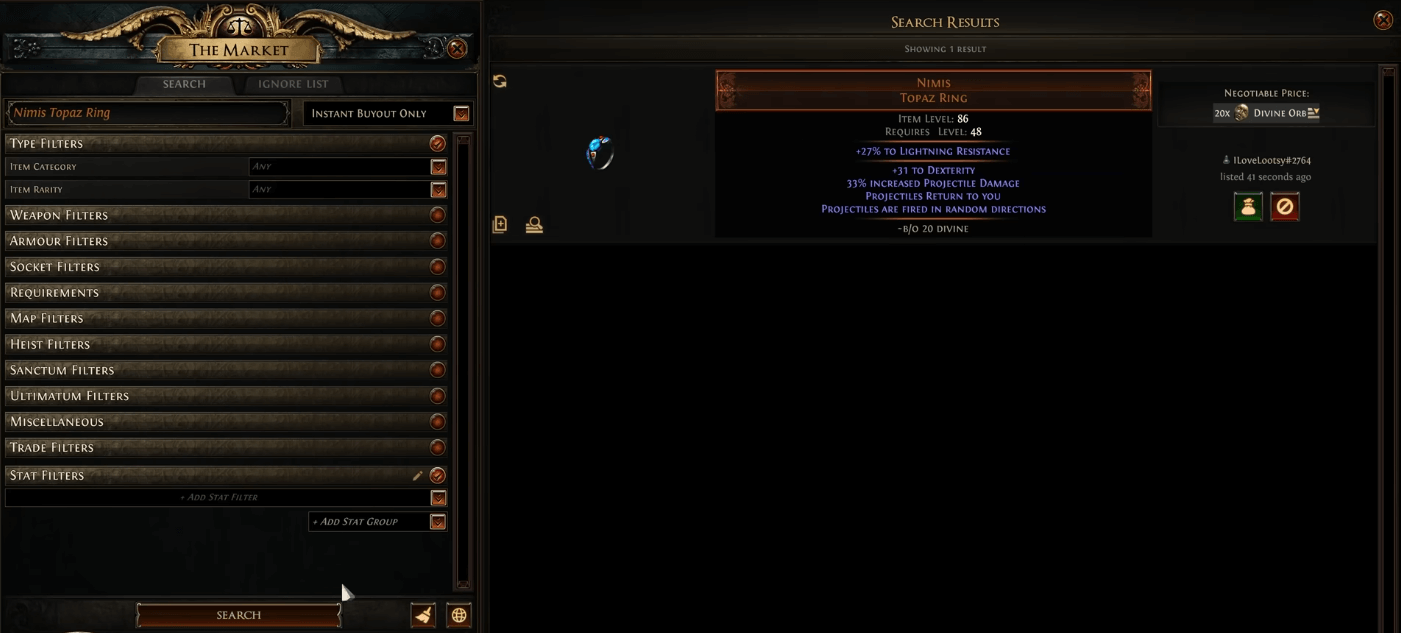The width and height of the screenshot is (1401, 633).
Task: Click the Nimis Topaz Ring search field
Action: tap(147, 113)
